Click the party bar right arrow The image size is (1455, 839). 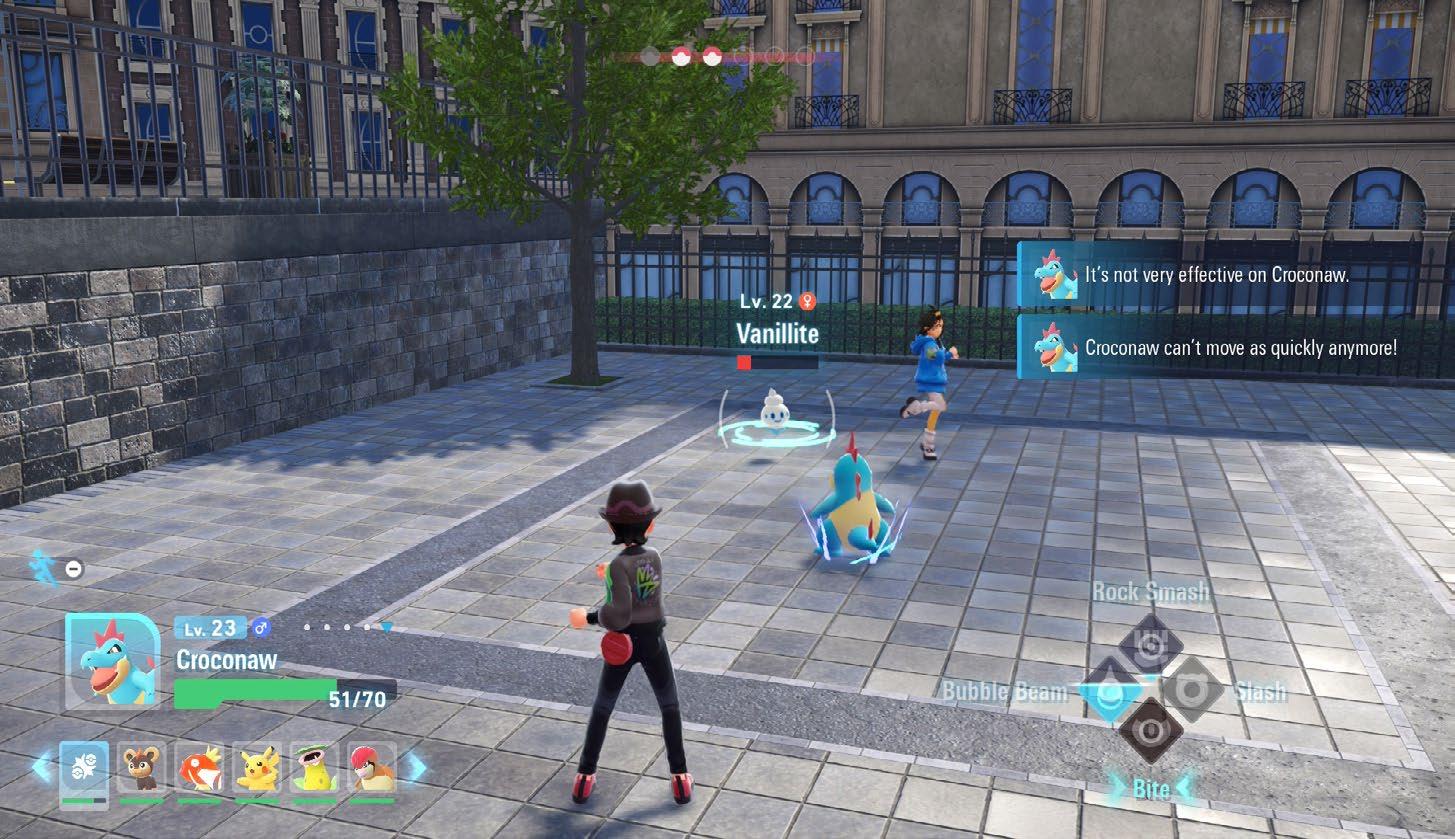point(415,768)
